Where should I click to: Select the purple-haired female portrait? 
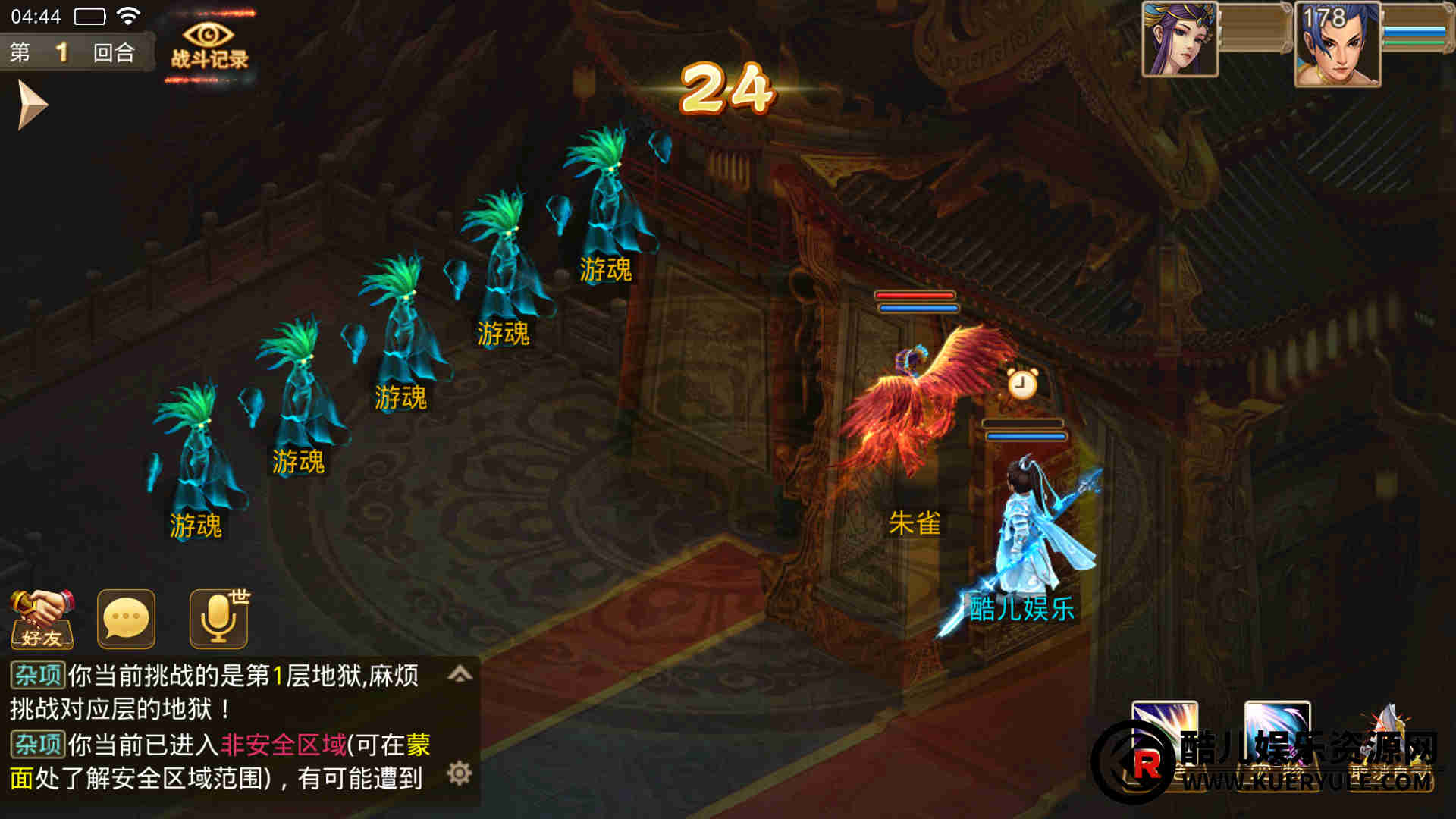(x=1180, y=39)
